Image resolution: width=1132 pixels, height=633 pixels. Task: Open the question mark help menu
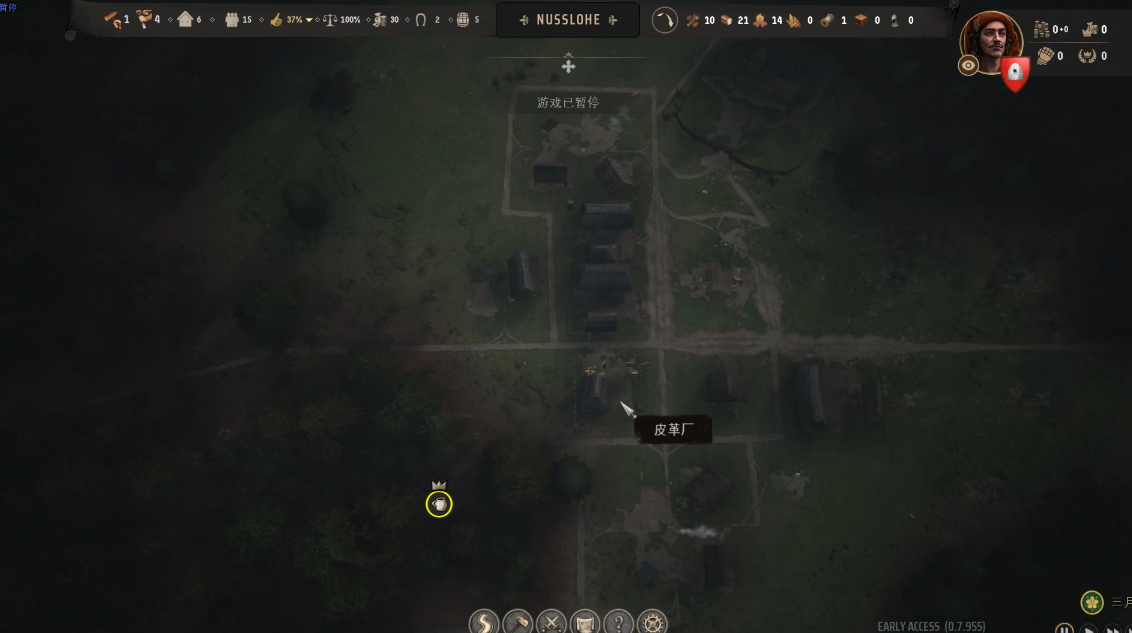[x=618, y=623]
